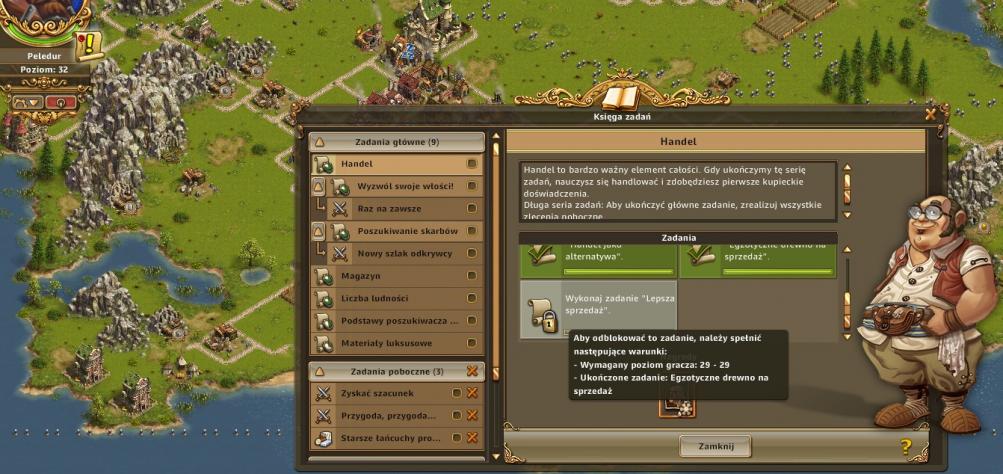Show the Liczba ludności quest
Viewport: 1003px width, 474px height.
(397, 298)
